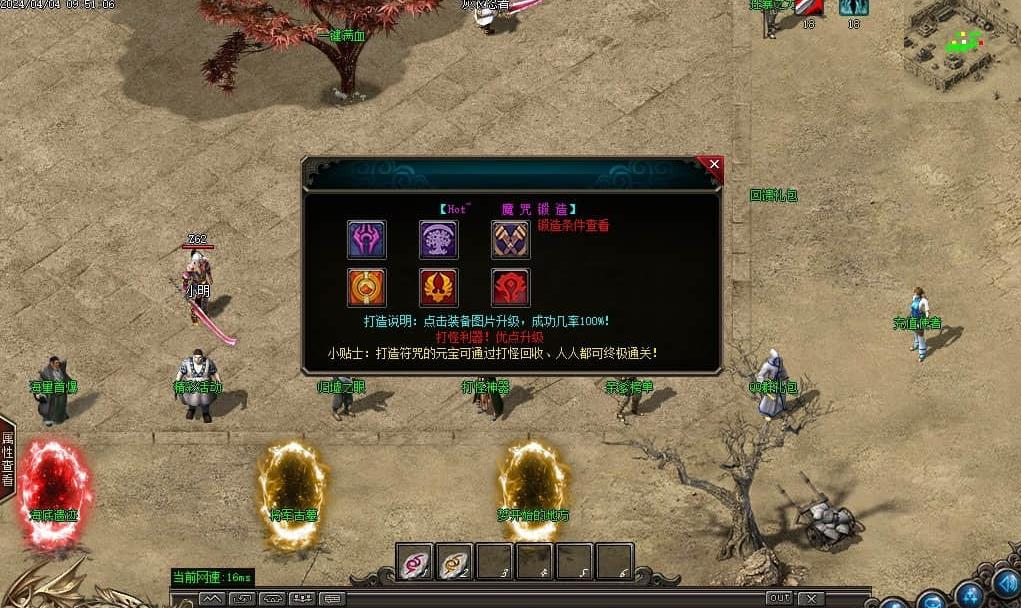Use the pink scroll in hotbar slot 1

click(x=414, y=562)
